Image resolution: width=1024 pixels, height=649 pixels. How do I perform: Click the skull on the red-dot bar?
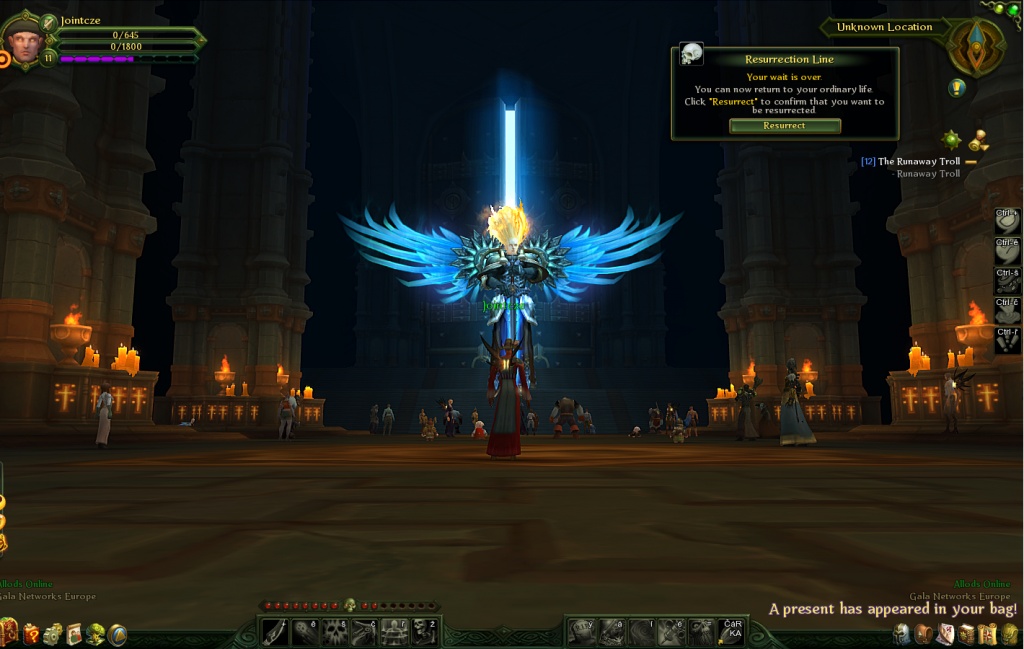pyautogui.click(x=350, y=605)
